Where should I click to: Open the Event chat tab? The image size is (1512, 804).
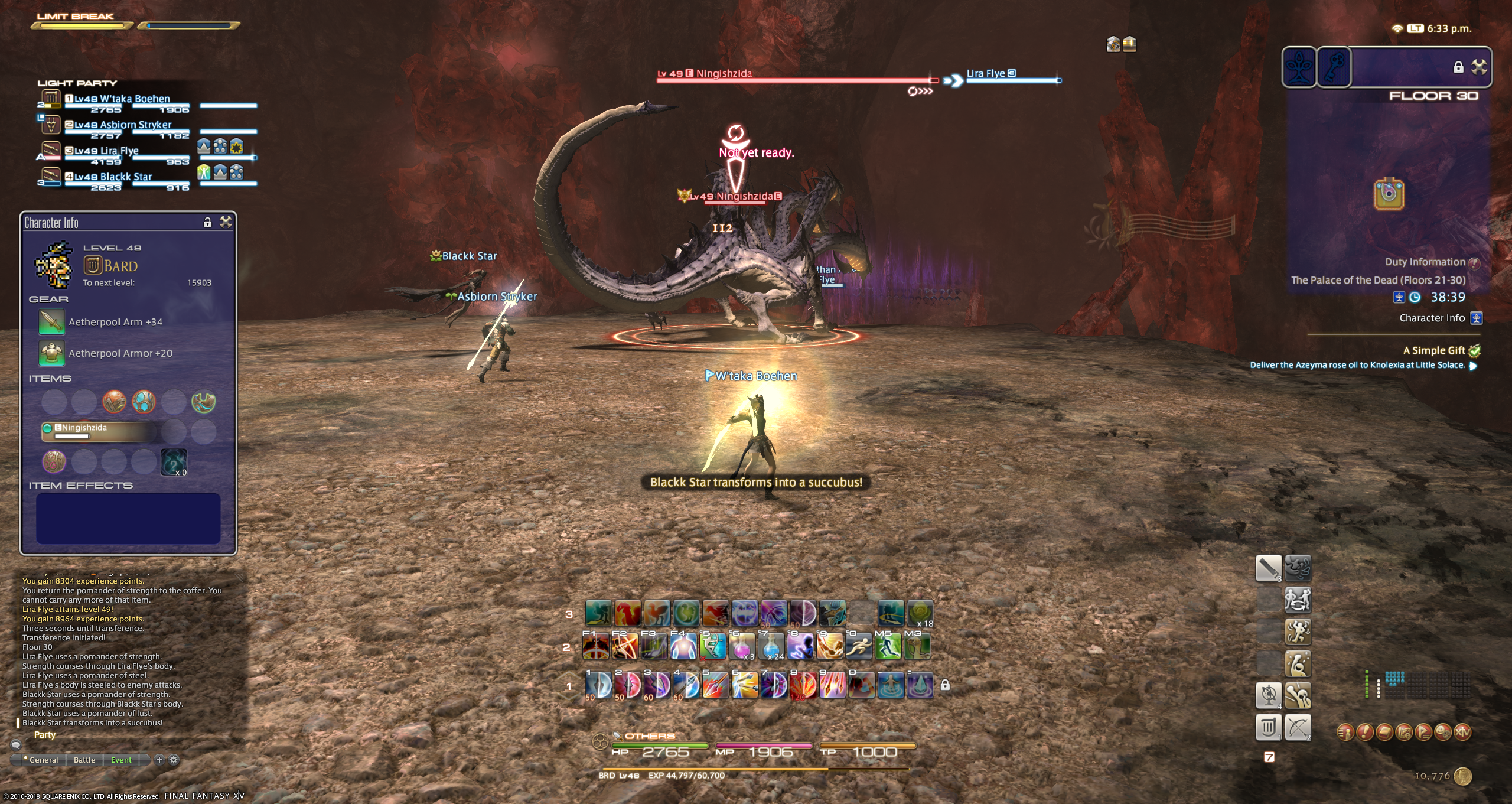tap(121, 760)
